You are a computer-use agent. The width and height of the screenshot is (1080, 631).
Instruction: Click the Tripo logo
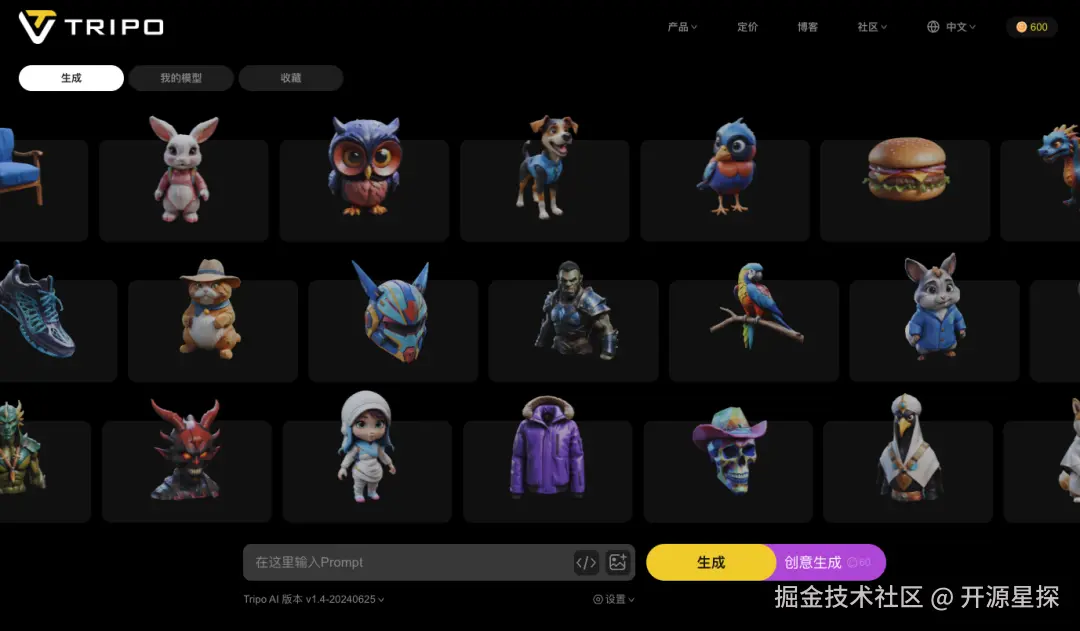(91, 27)
